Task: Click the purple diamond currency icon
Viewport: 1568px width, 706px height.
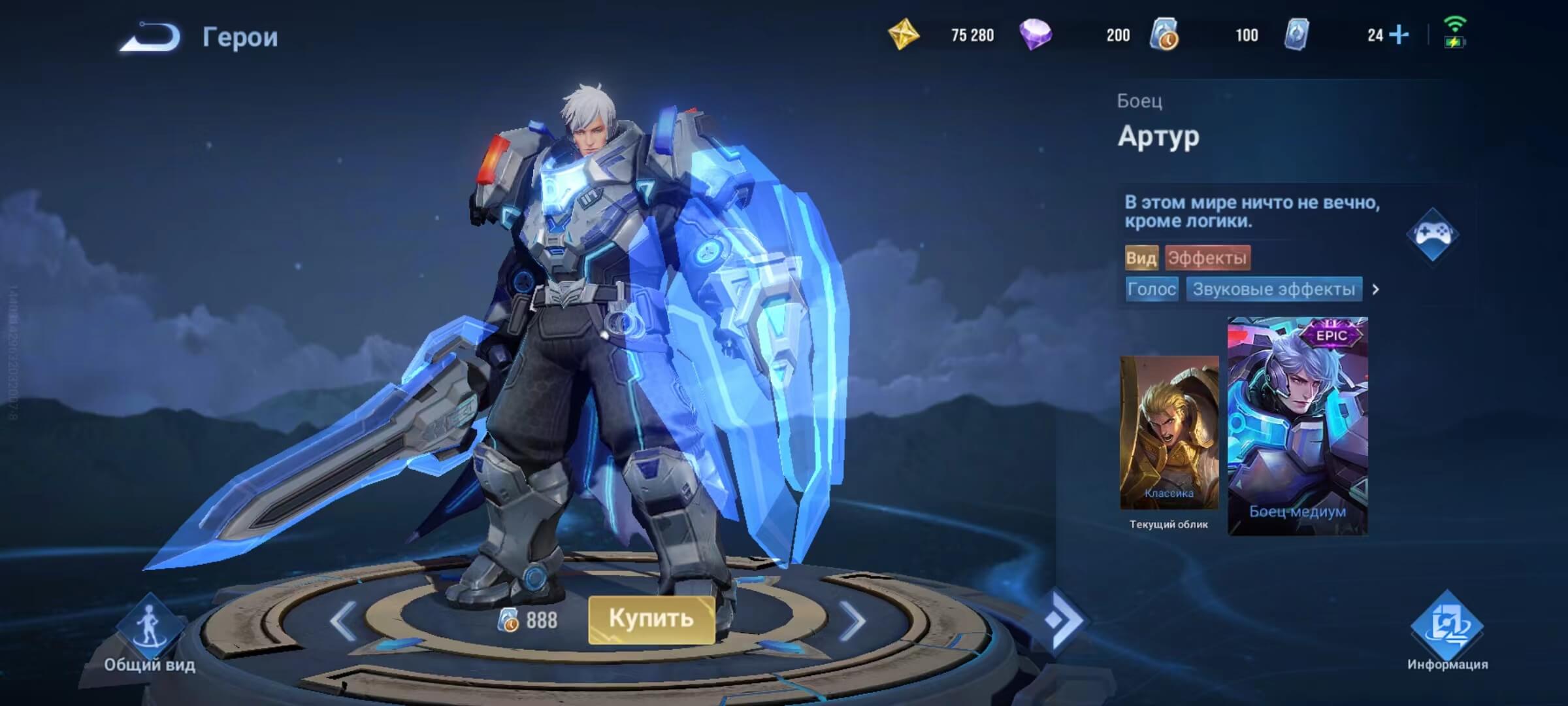Action: [x=1036, y=35]
